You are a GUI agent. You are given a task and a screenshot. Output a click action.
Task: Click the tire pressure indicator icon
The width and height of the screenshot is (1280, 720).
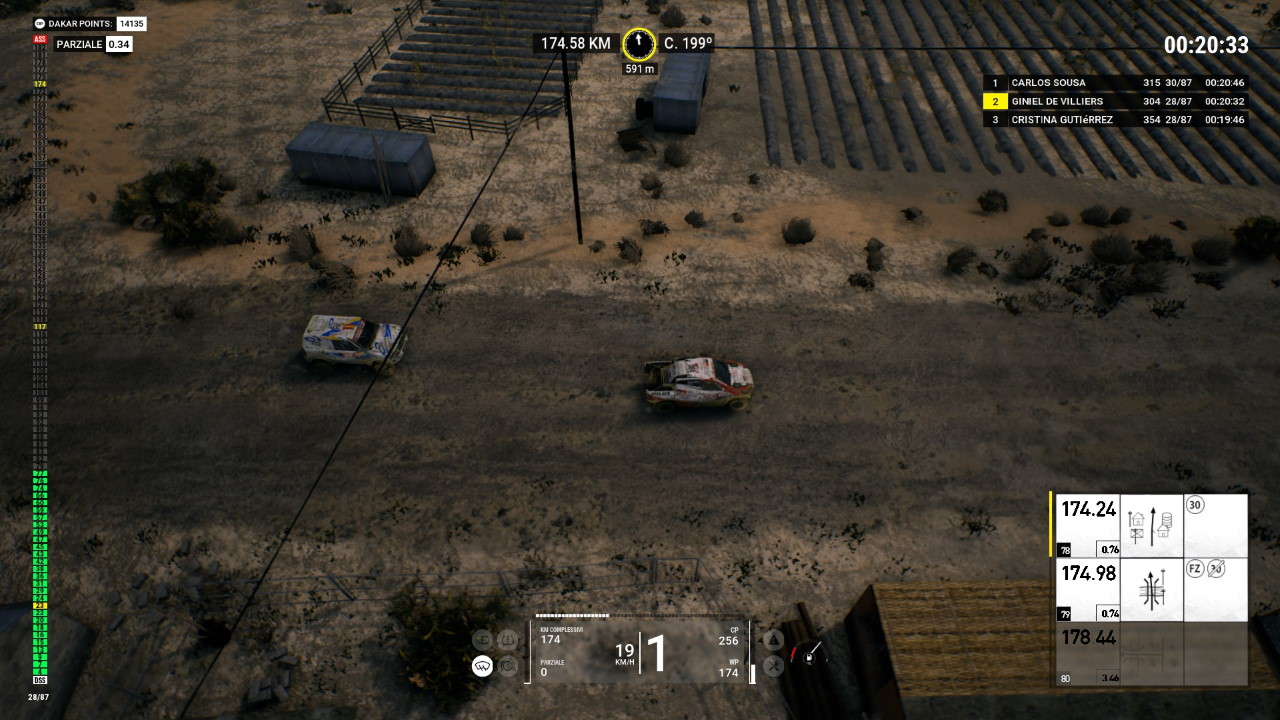click(508, 640)
